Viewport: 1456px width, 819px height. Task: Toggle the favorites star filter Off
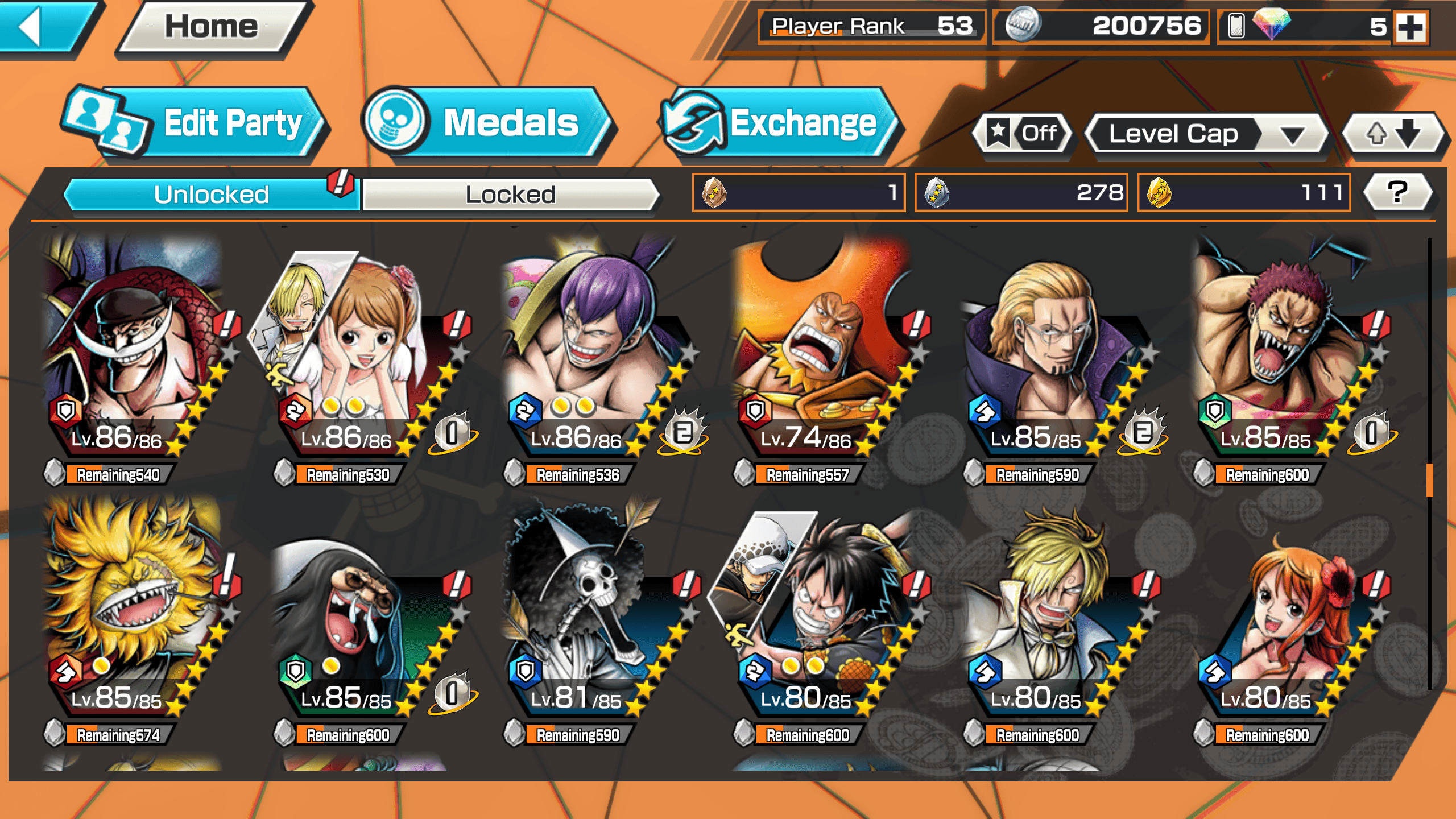pyautogui.click(x=1023, y=134)
